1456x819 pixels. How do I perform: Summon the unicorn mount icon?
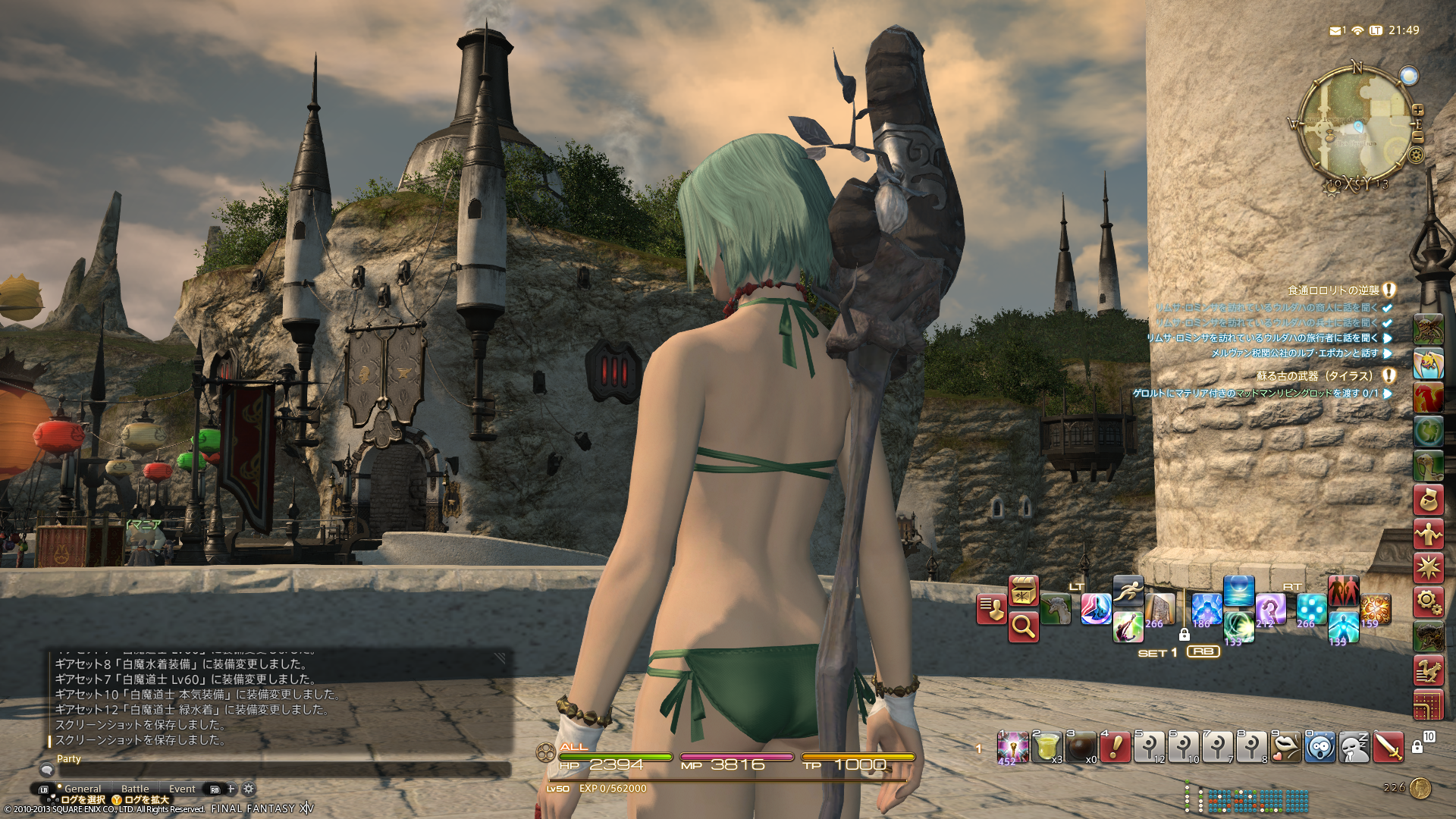[1056, 608]
